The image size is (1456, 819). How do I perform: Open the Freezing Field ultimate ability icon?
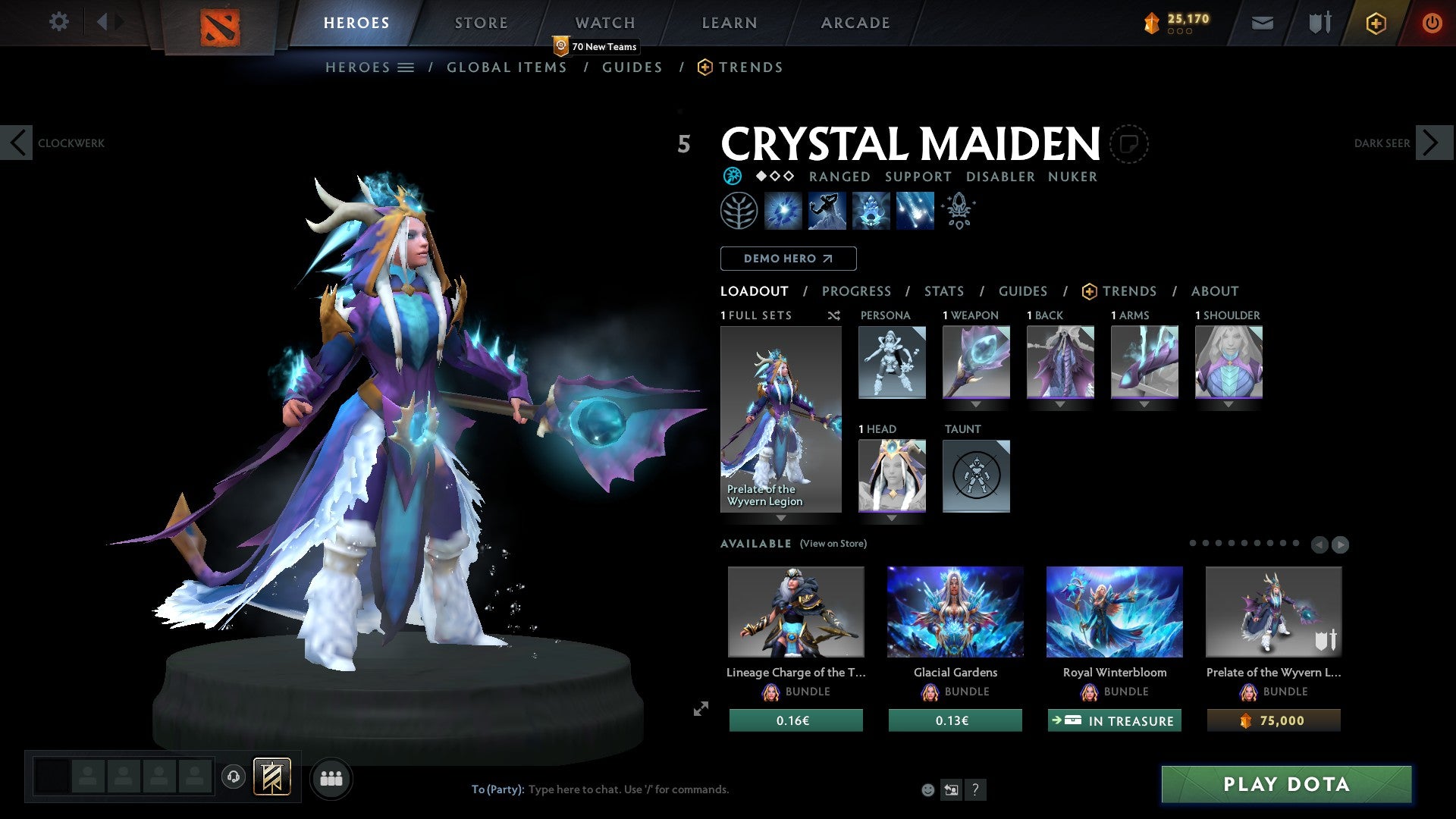(x=913, y=210)
